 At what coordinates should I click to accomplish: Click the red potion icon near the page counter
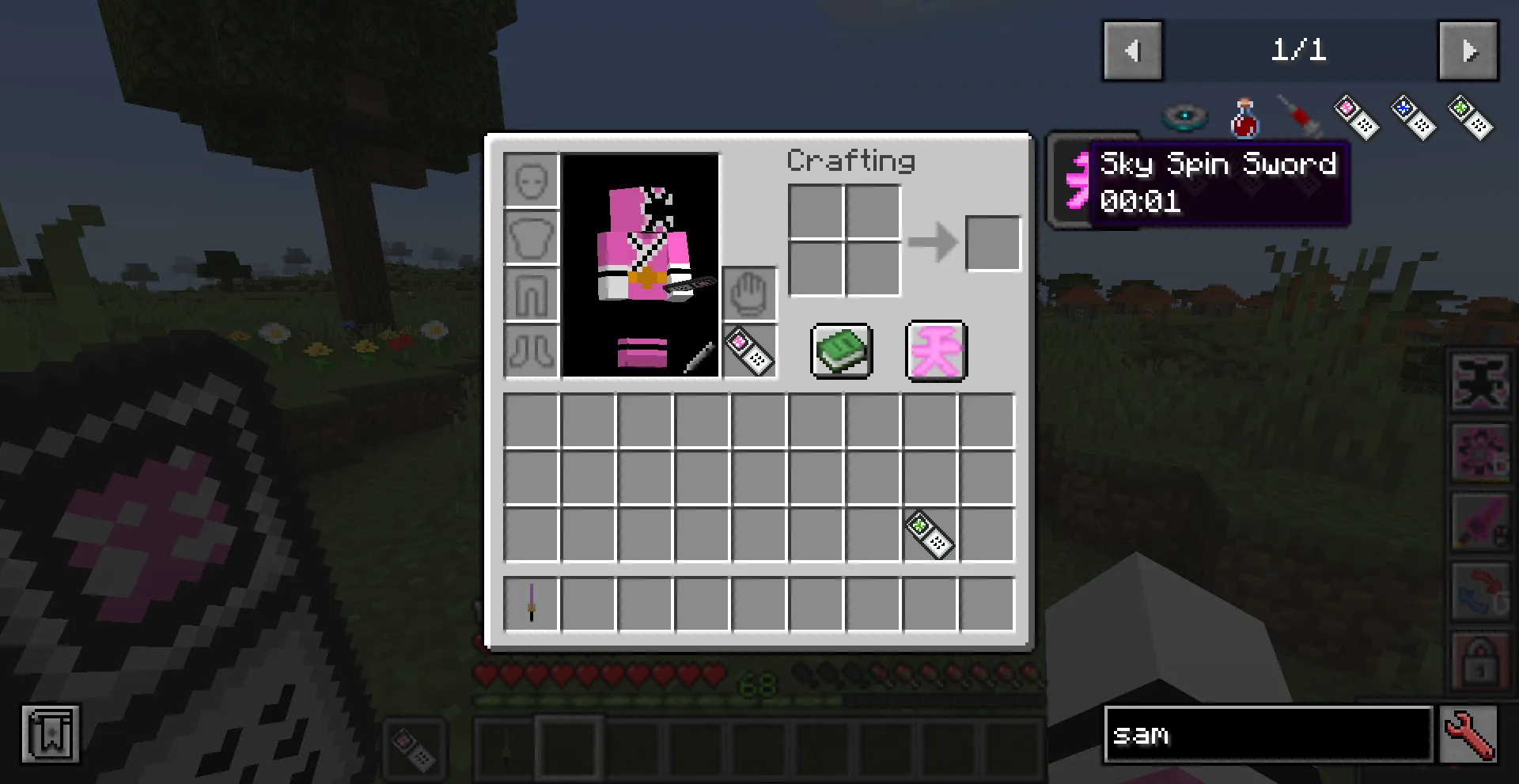click(1243, 117)
